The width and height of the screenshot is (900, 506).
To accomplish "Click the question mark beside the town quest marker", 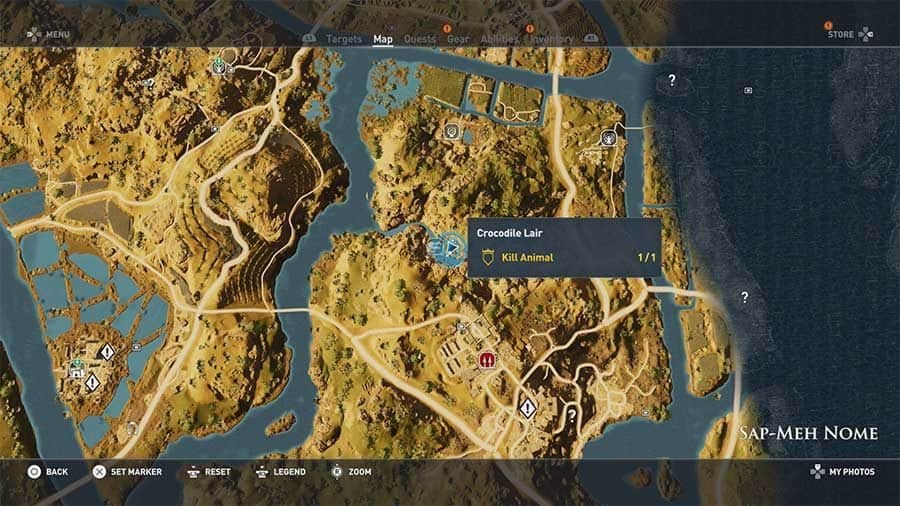I will pyautogui.click(x=572, y=413).
